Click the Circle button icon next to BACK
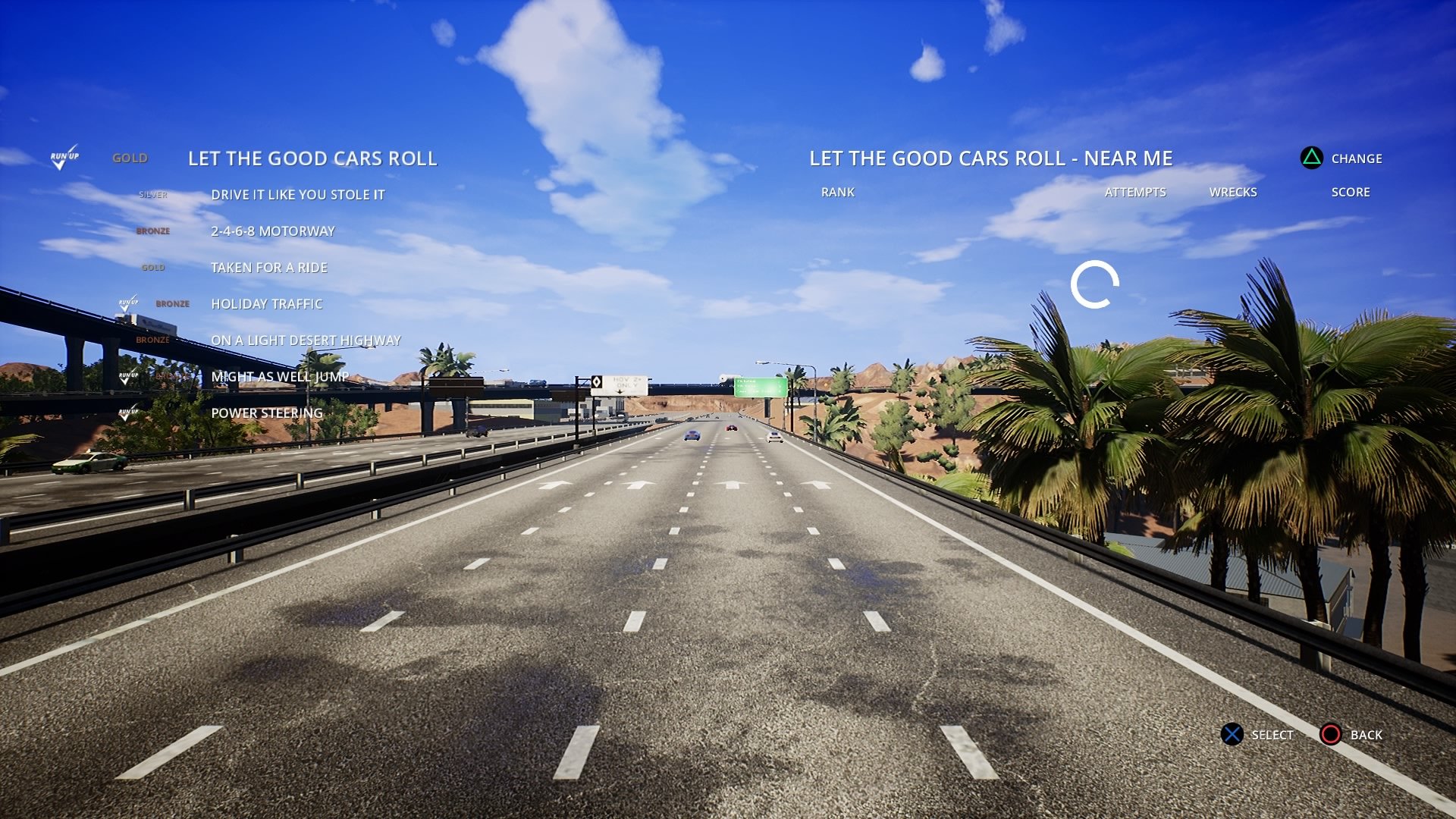The image size is (1456, 819). pyautogui.click(x=1331, y=735)
